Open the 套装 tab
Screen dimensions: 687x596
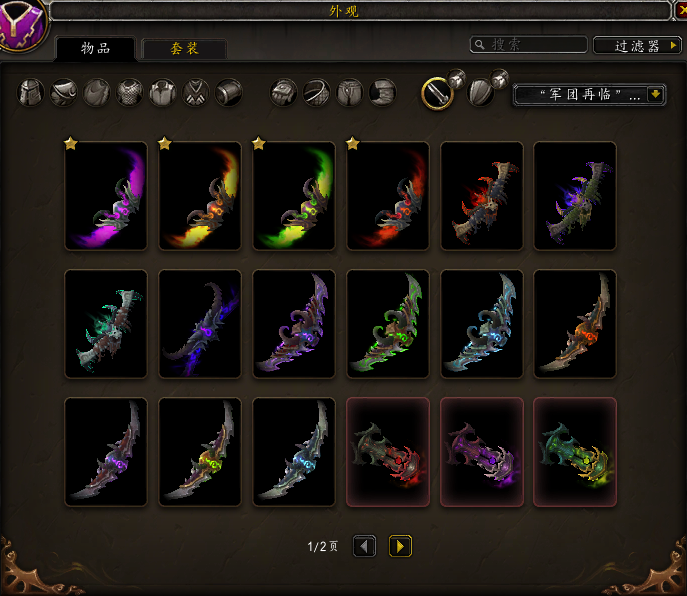pyautogui.click(x=183, y=48)
